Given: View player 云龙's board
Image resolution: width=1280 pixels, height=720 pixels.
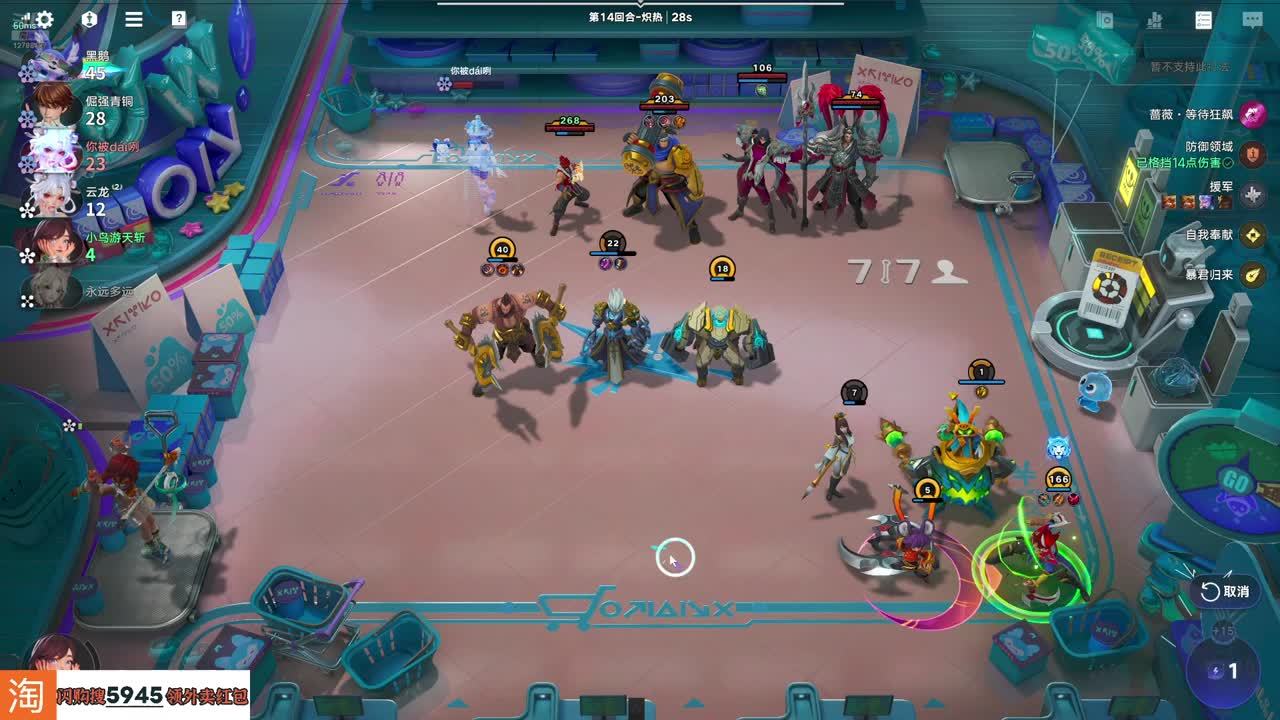Looking at the screenshot, I should click(x=52, y=200).
